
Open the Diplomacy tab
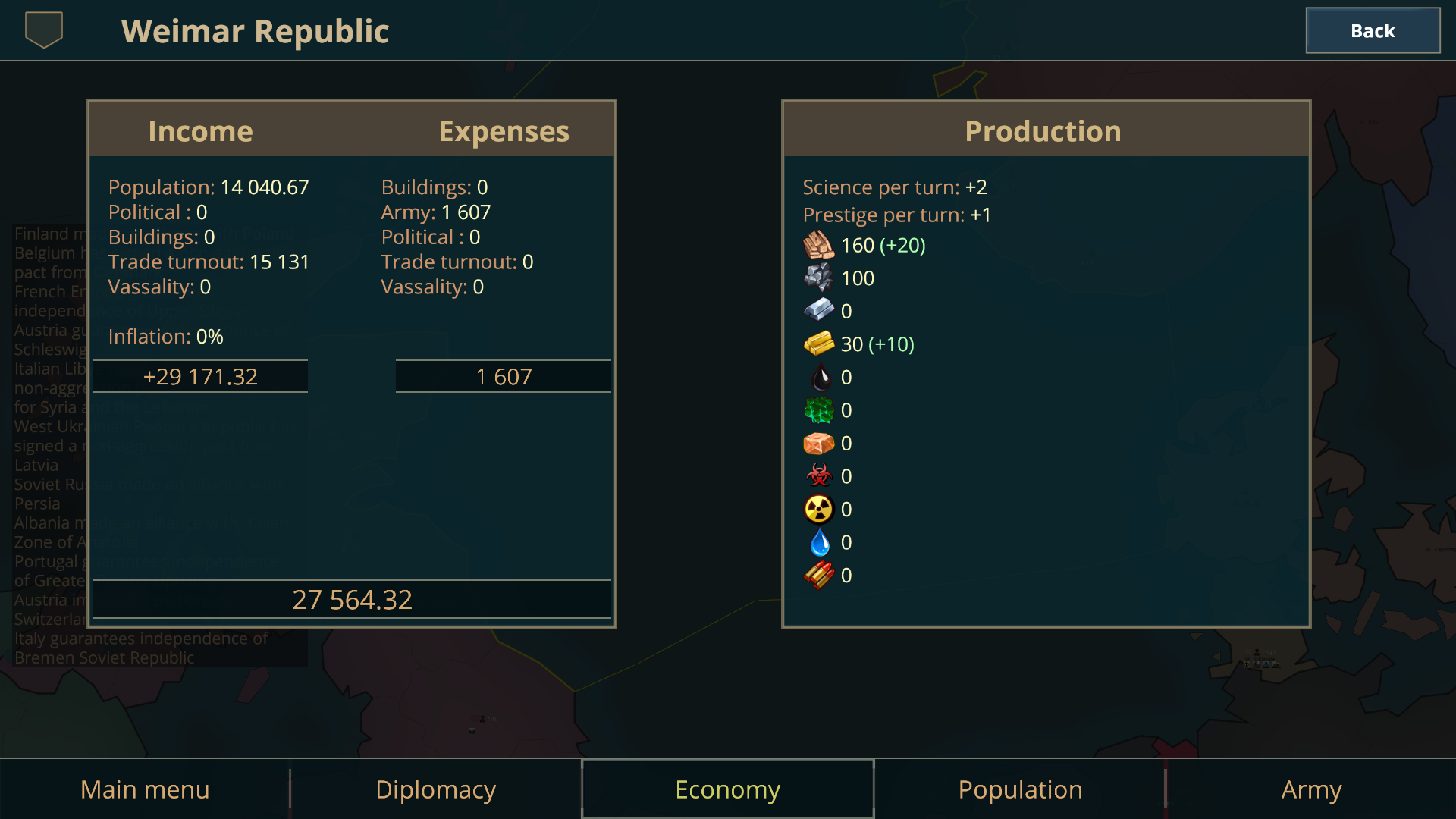[x=435, y=789]
